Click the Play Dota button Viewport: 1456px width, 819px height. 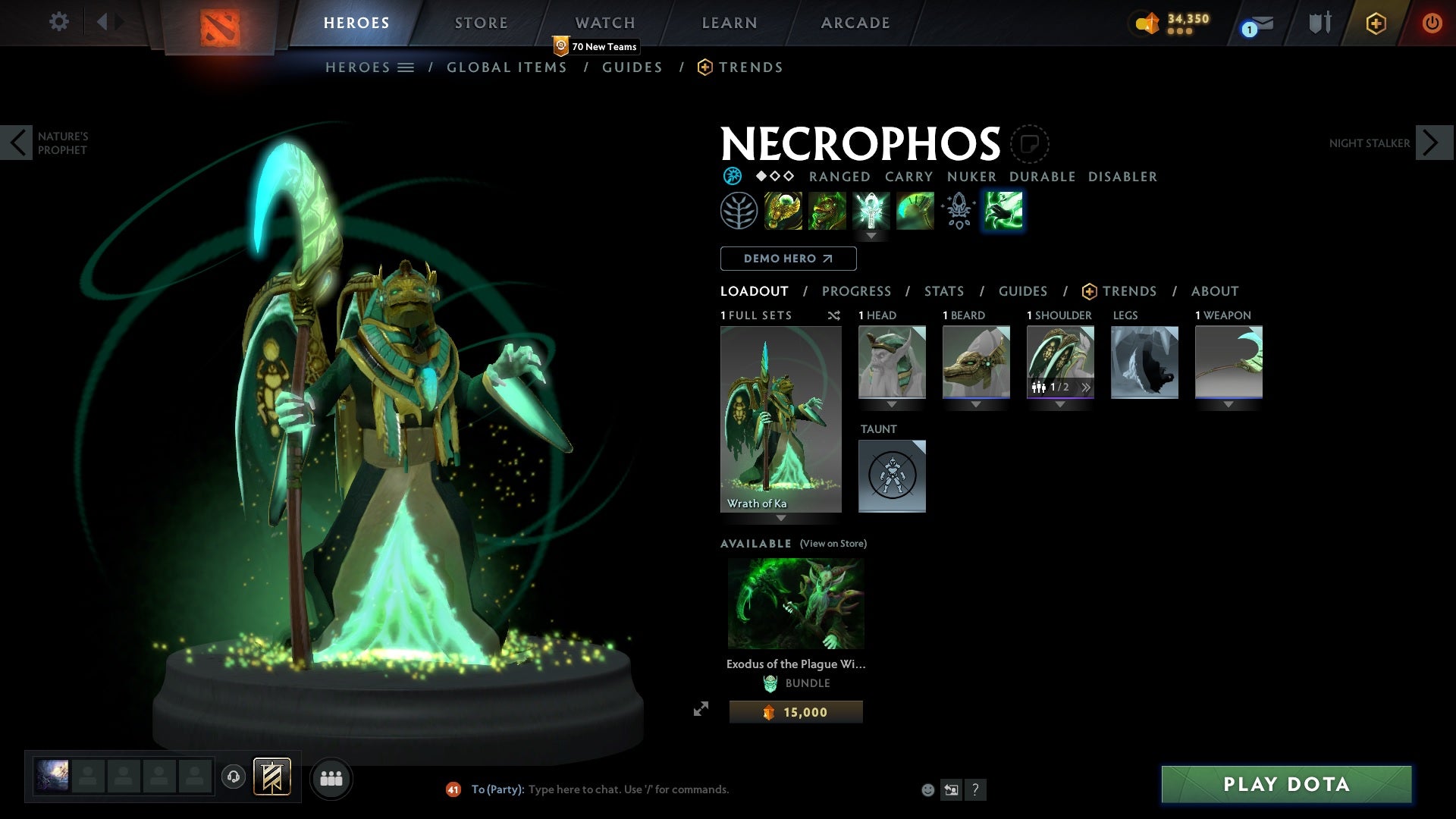pyautogui.click(x=1286, y=784)
